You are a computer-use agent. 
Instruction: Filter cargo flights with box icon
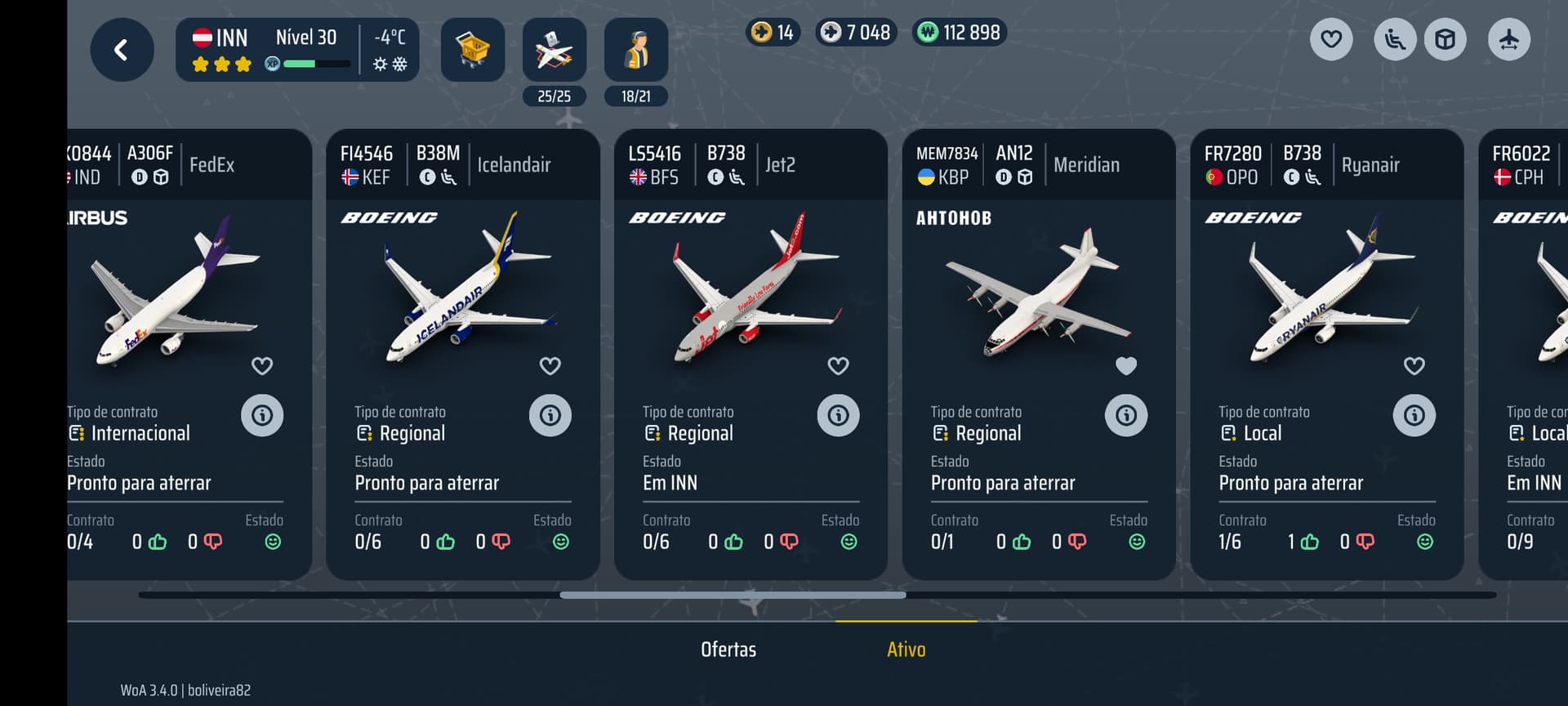point(1445,39)
